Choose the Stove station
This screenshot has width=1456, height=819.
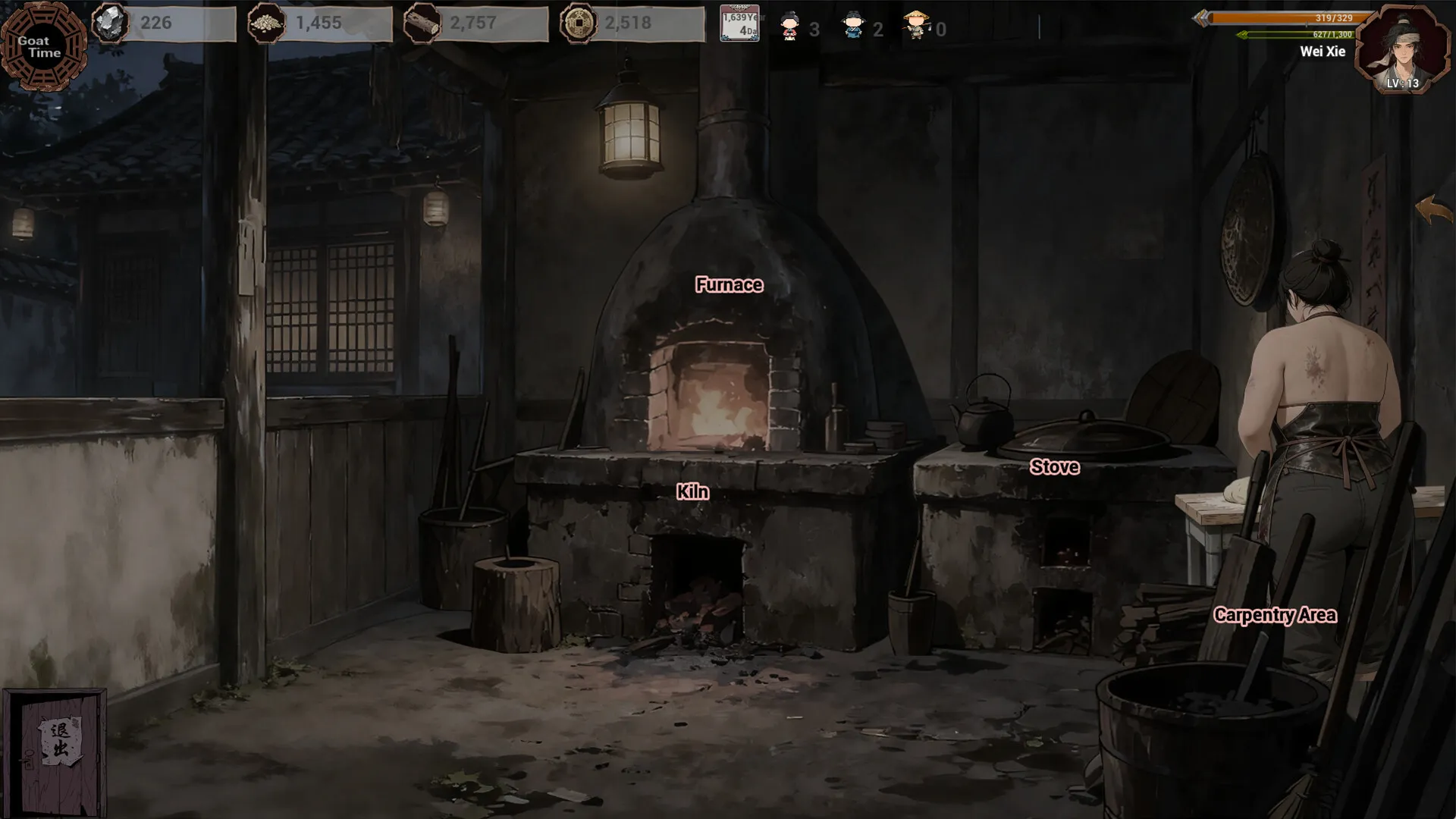[x=1054, y=467]
